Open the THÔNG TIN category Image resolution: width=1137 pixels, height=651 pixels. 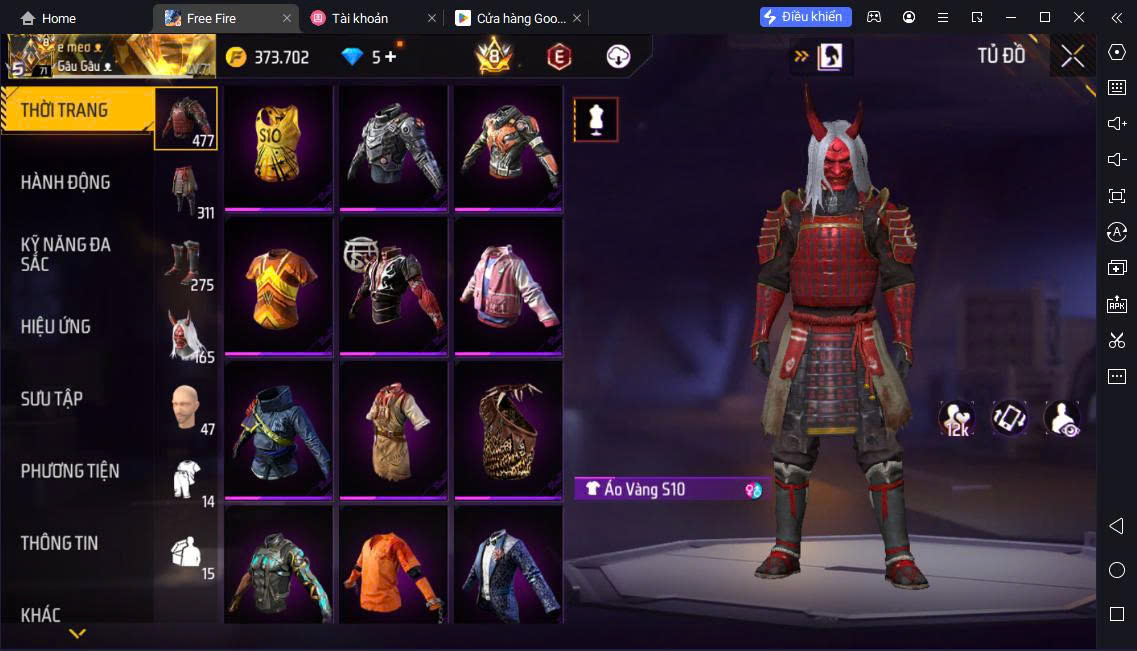[60, 543]
